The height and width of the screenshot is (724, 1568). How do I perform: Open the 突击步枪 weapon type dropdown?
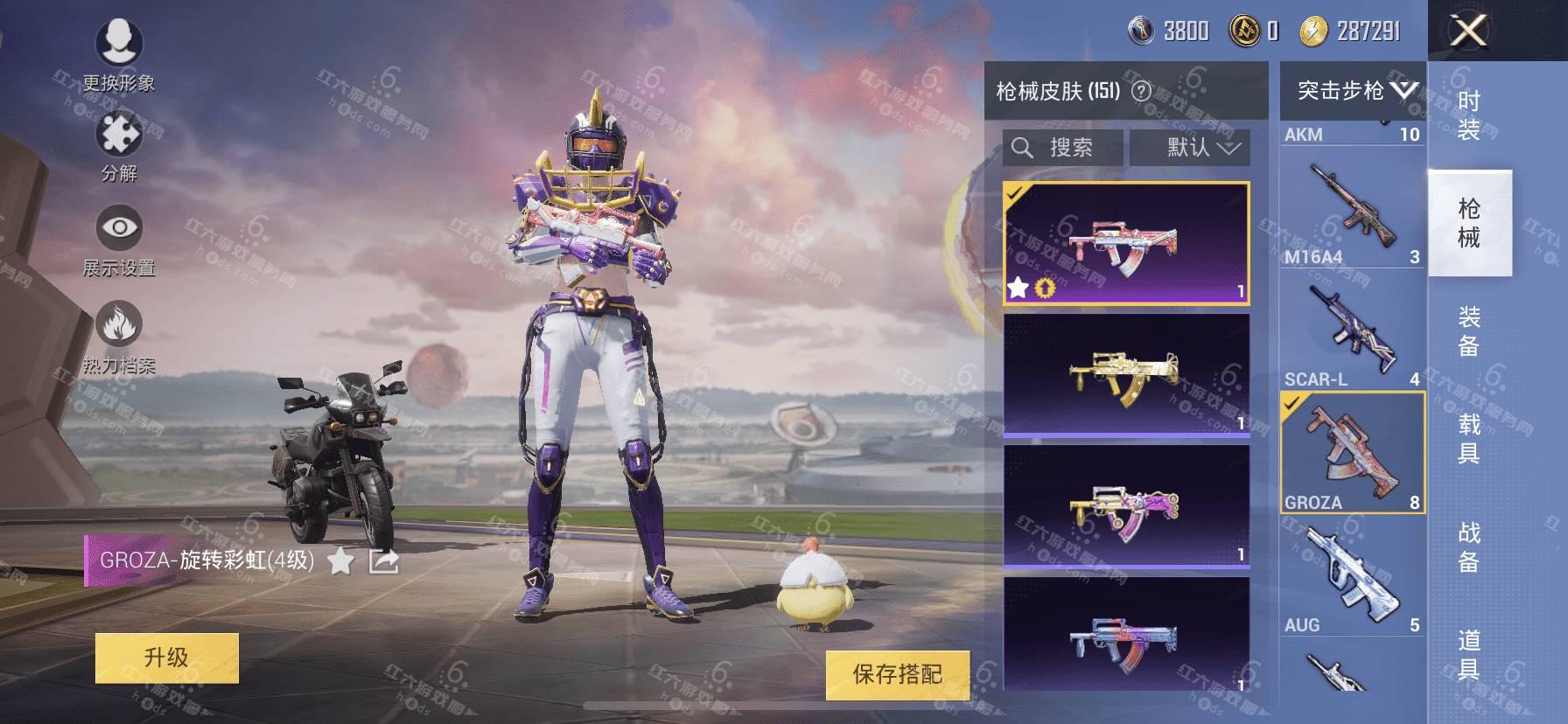[x=1353, y=90]
